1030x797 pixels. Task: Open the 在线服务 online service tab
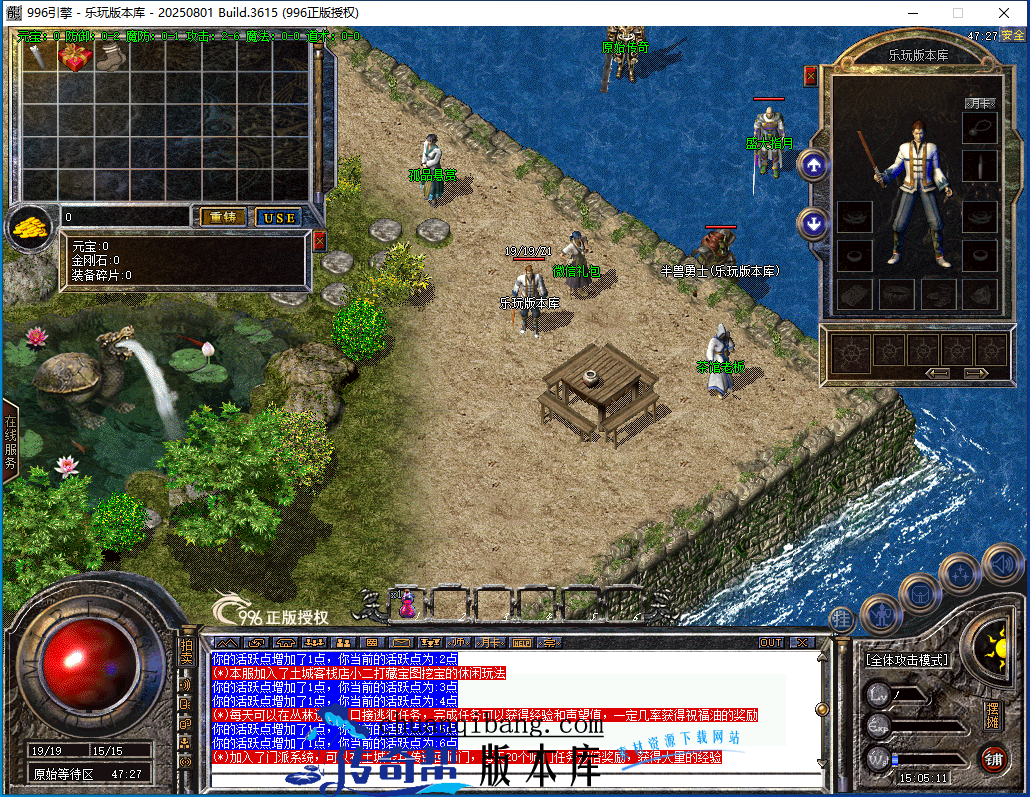11,442
